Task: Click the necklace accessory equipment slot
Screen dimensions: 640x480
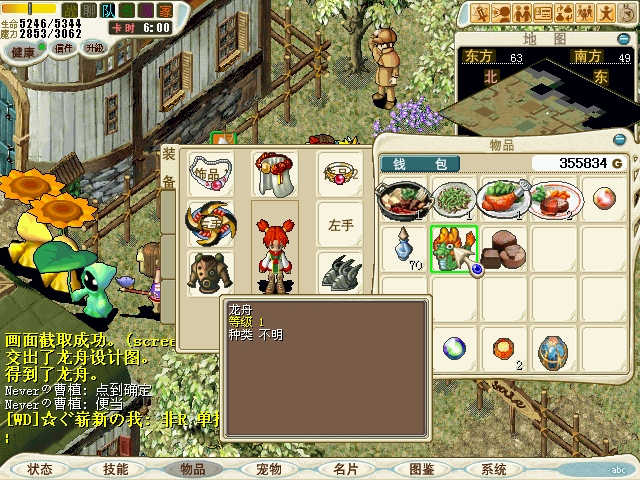Action: coord(211,173)
